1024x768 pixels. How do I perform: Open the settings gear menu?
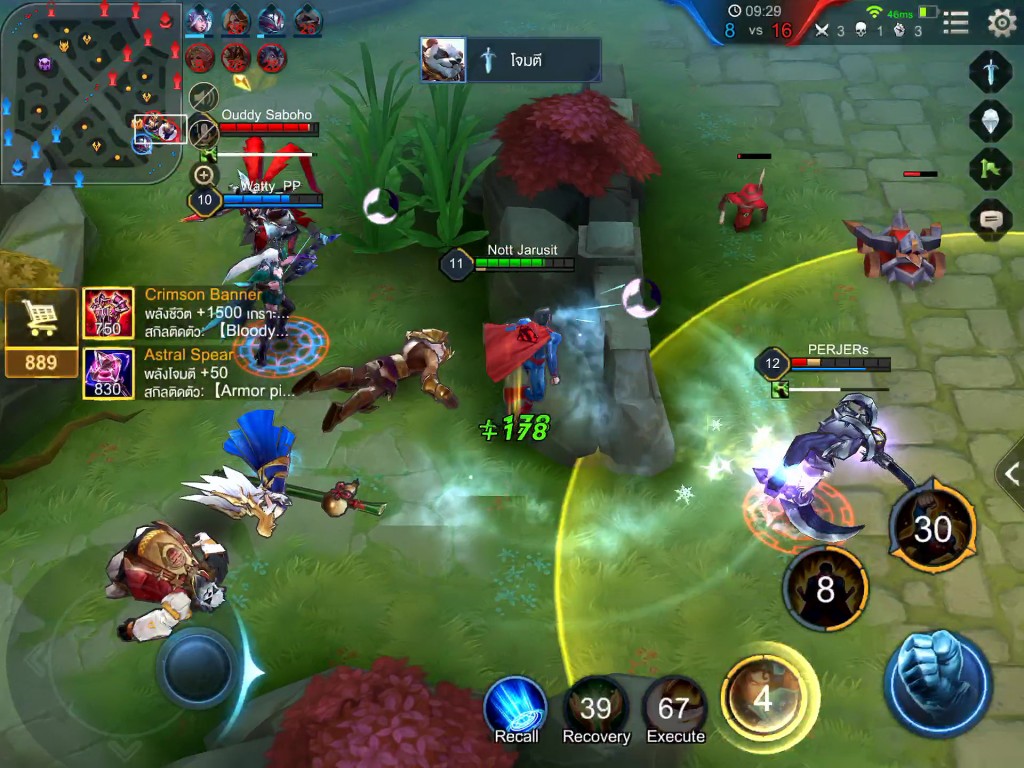(x=1001, y=22)
